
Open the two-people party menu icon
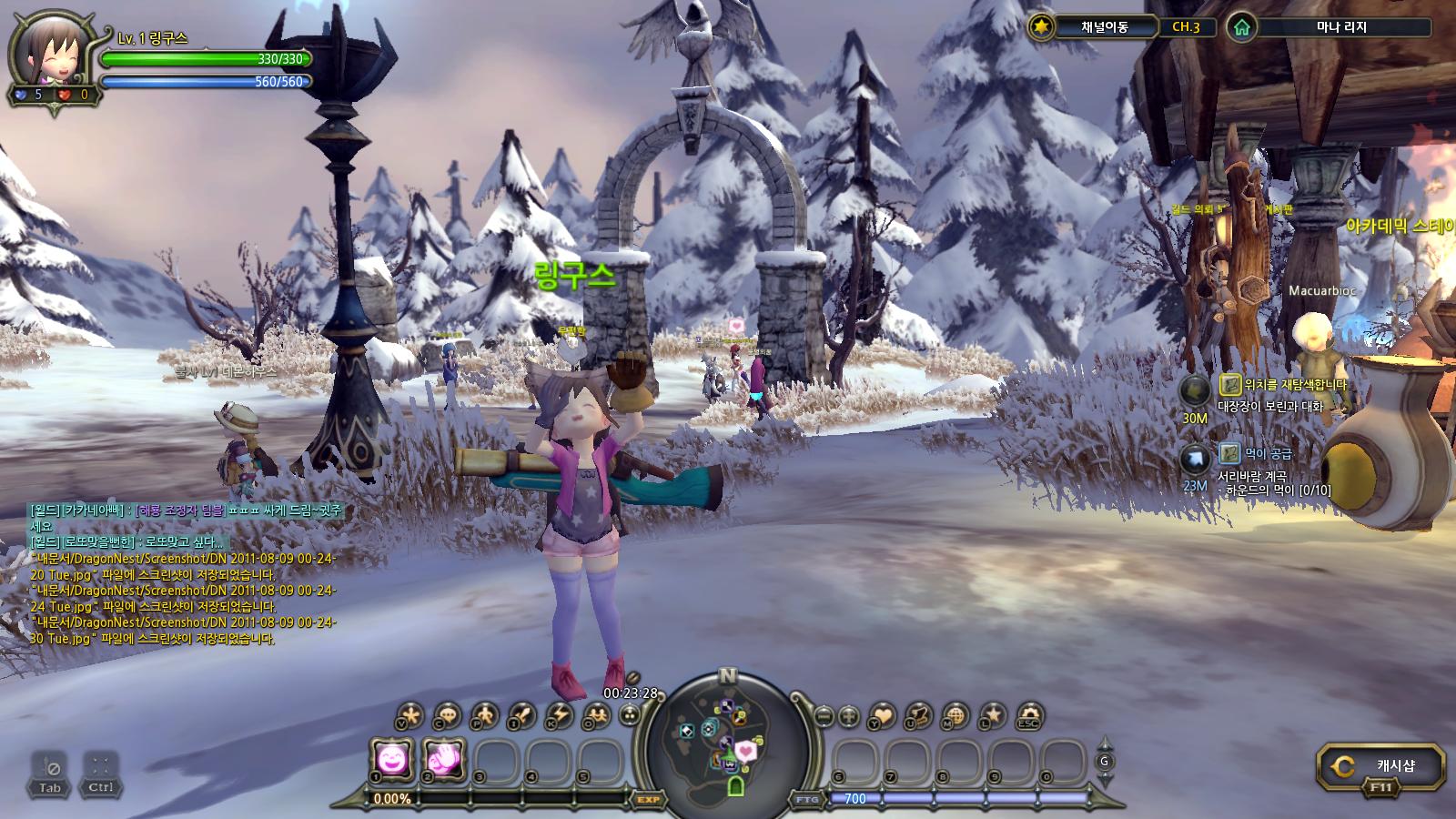[x=596, y=715]
